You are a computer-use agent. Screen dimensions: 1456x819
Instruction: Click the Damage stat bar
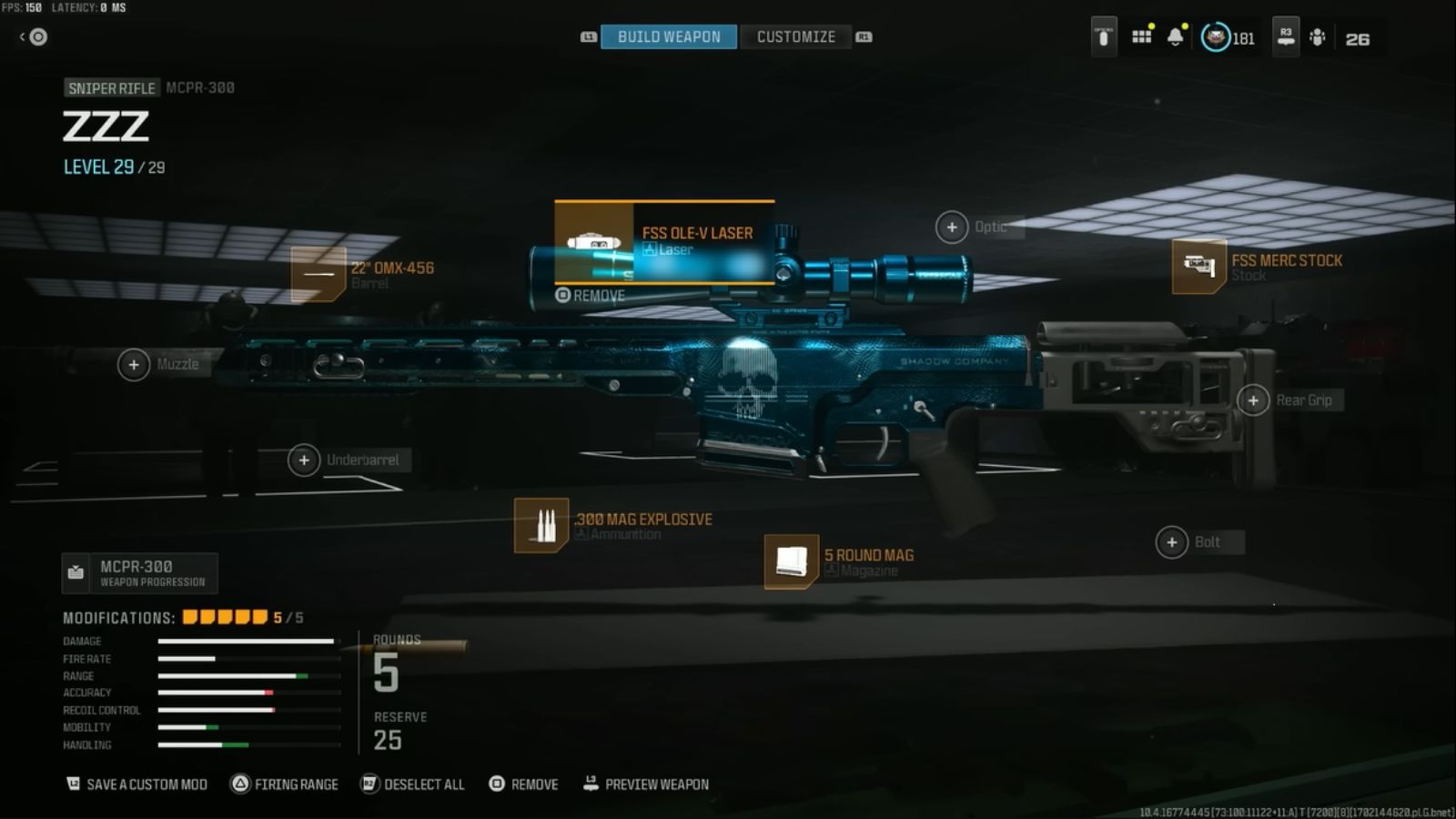[x=246, y=641]
